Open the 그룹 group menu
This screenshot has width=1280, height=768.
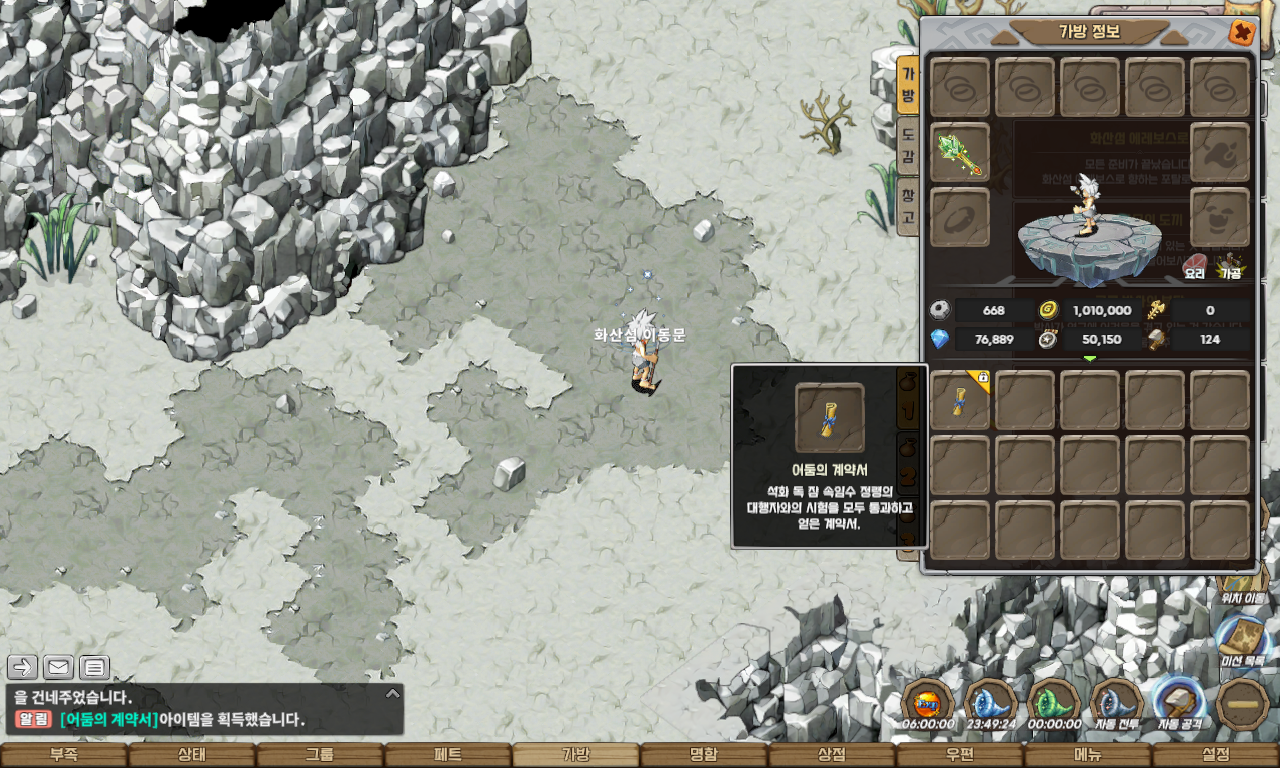(x=320, y=755)
